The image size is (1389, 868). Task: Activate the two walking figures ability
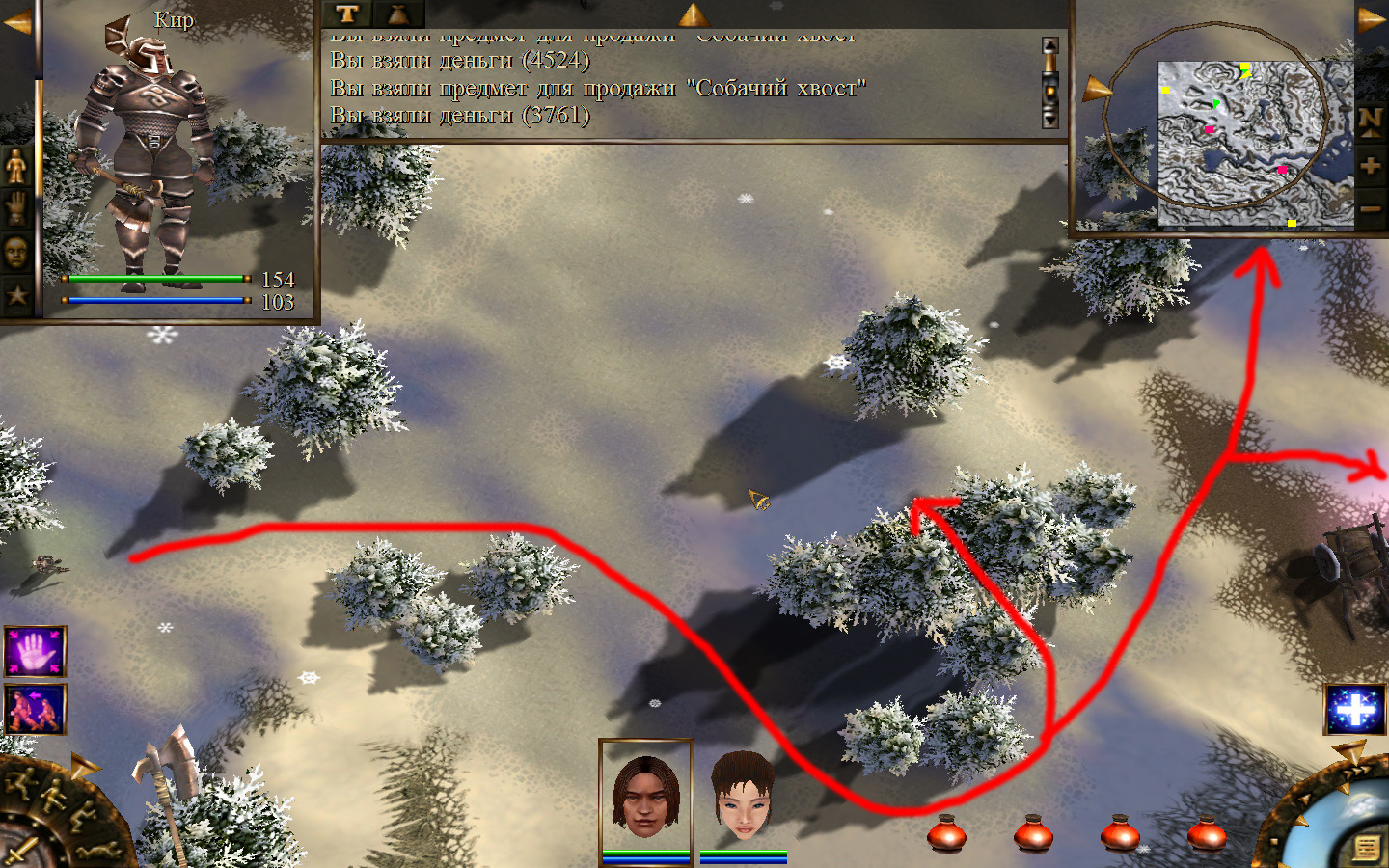tap(36, 709)
